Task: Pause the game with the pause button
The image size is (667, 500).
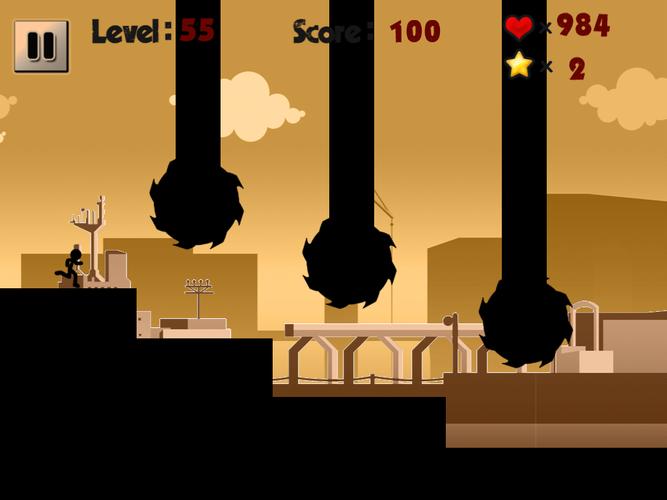Action: (x=41, y=46)
